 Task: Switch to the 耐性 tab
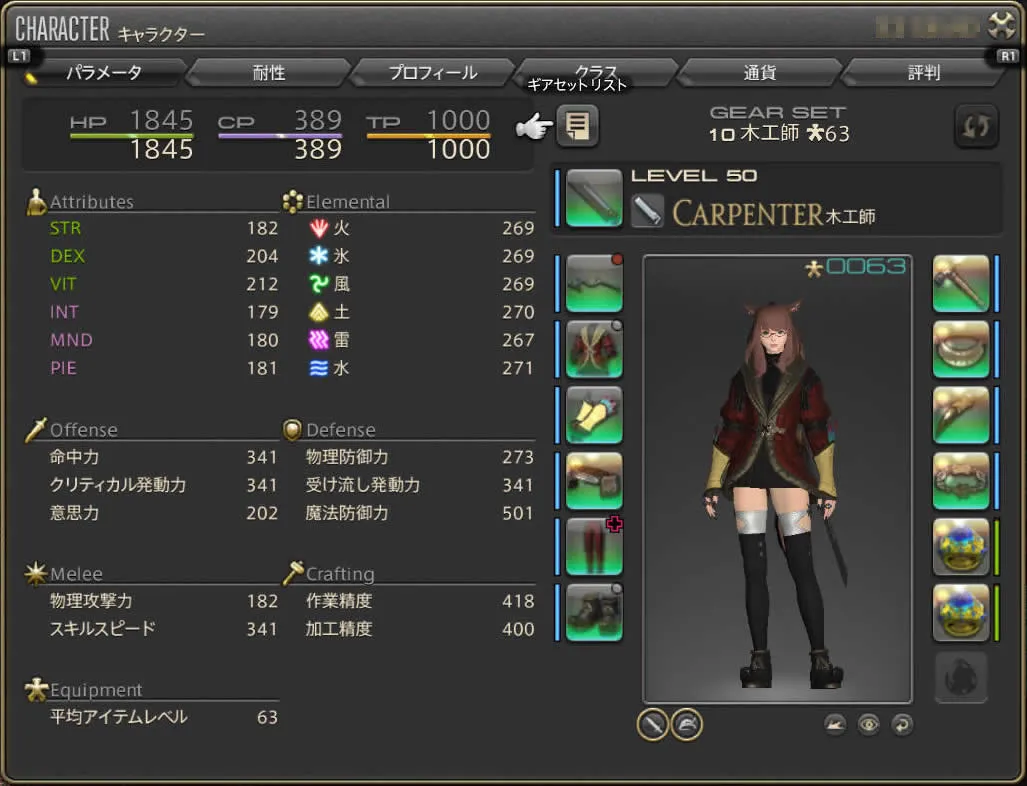(268, 73)
